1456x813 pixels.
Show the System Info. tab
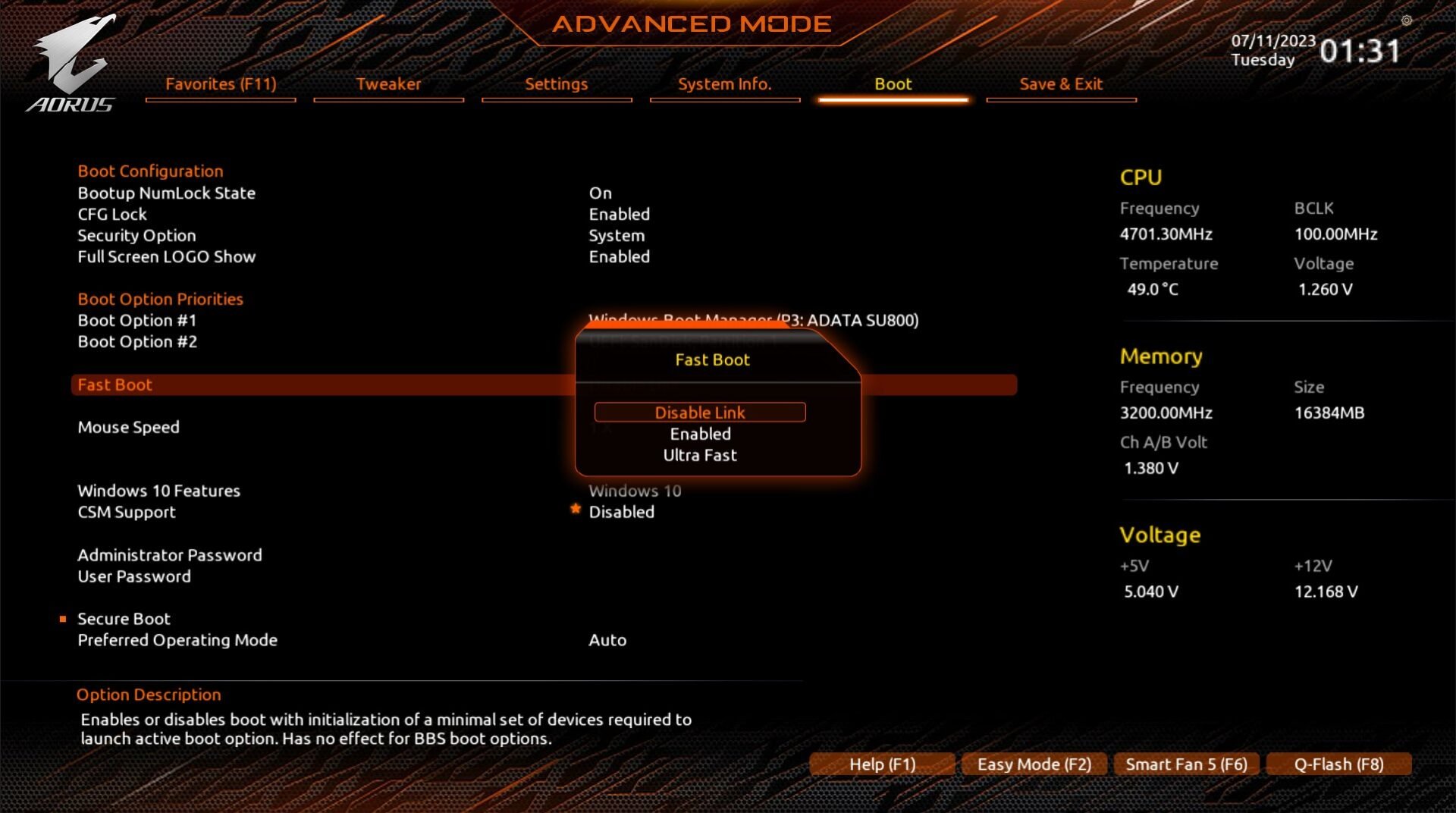click(x=724, y=84)
